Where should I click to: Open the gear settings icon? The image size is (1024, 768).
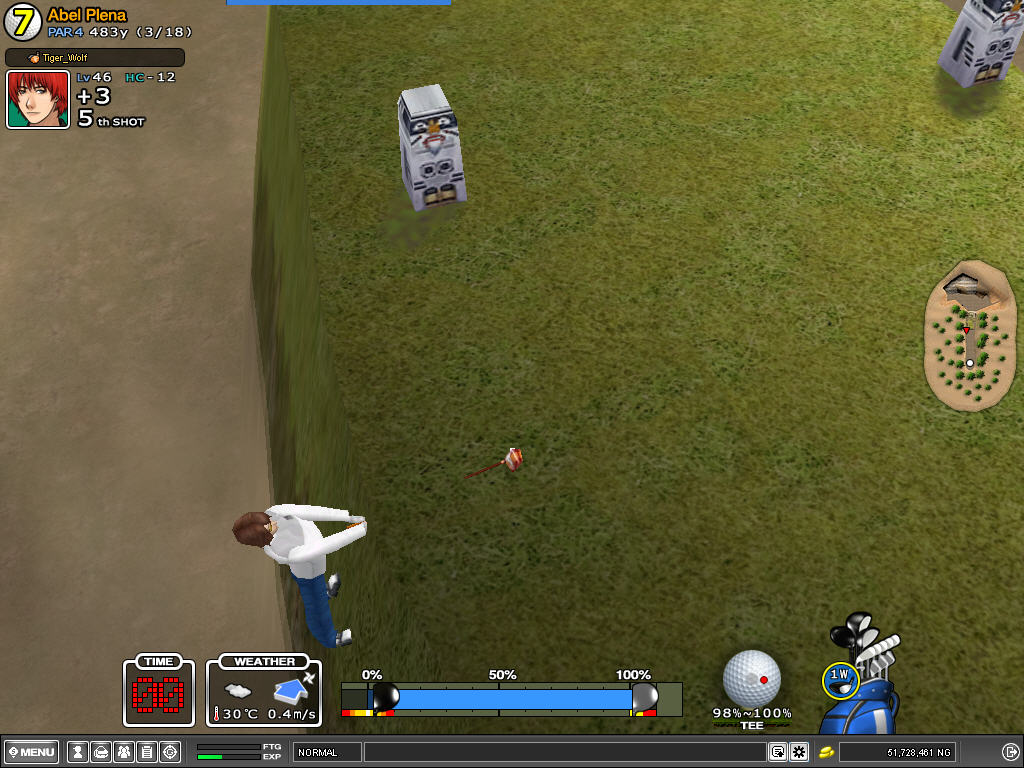799,752
